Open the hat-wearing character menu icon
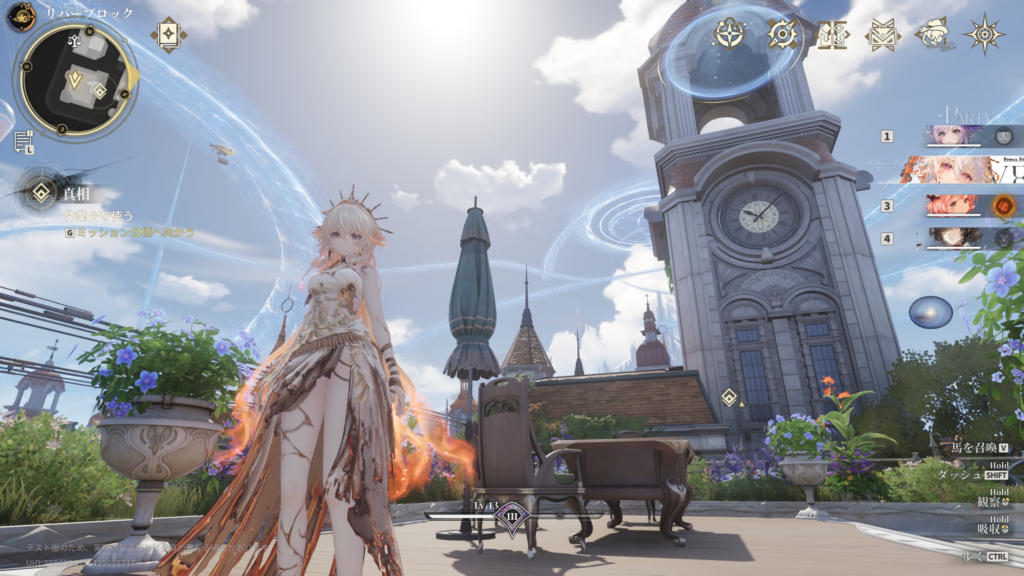The height and width of the screenshot is (576, 1024). pyautogui.click(x=933, y=34)
